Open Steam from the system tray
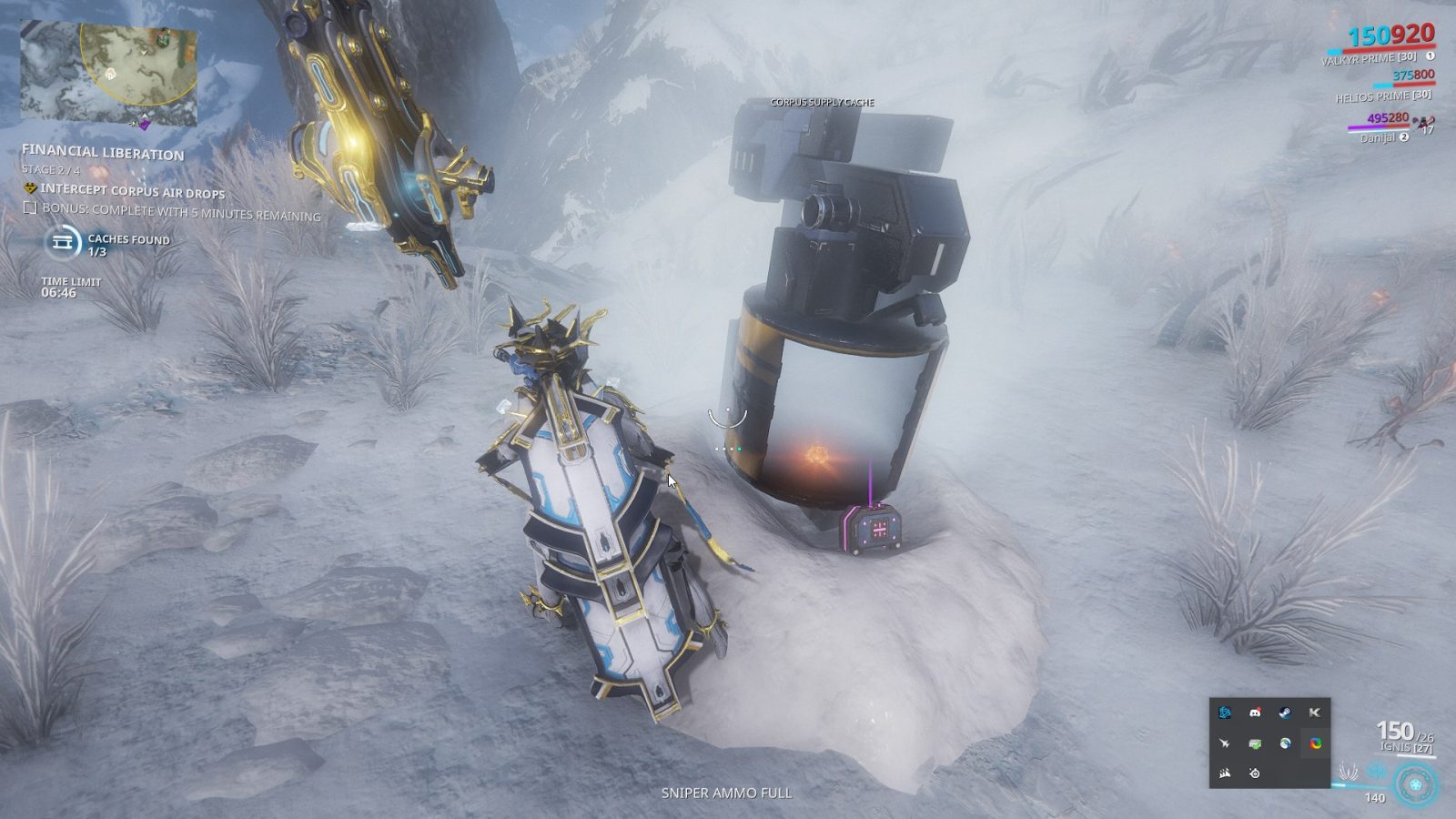Image resolution: width=1456 pixels, height=819 pixels. coord(1285,713)
